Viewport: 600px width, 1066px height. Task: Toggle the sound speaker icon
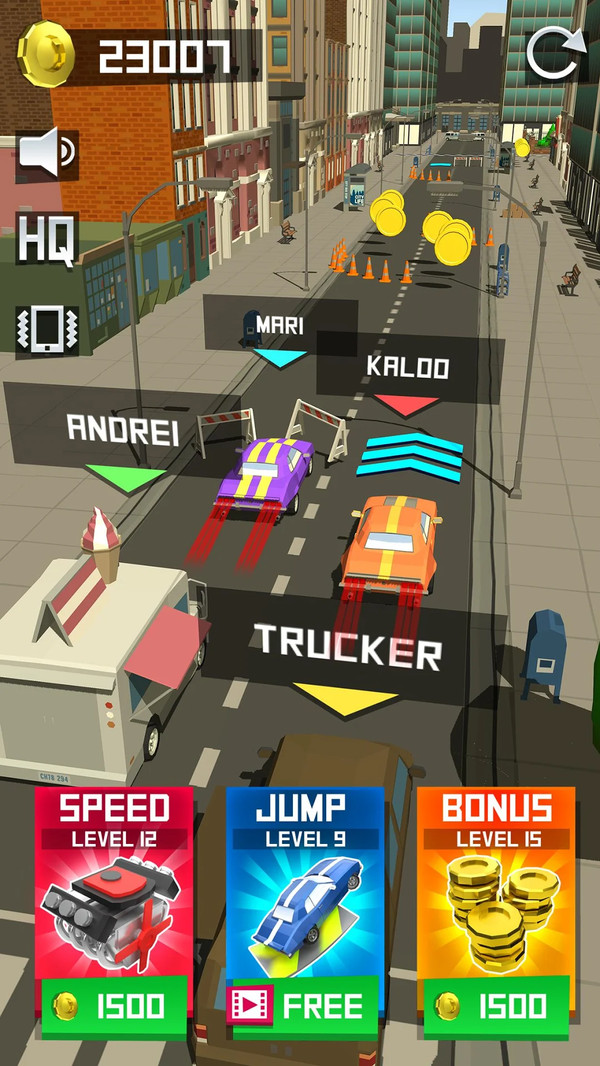47,155
